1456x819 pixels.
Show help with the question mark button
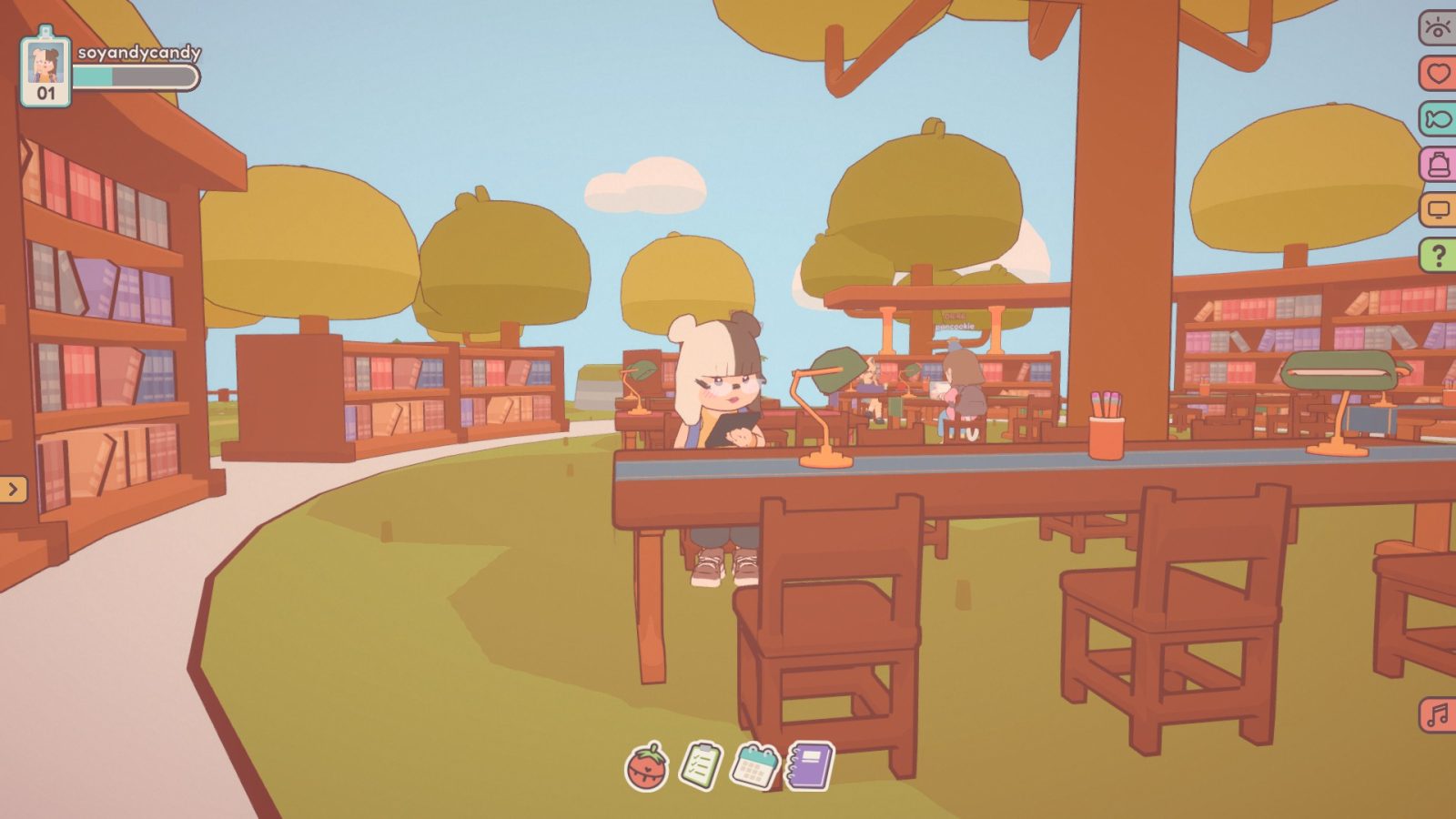click(1438, 256)
